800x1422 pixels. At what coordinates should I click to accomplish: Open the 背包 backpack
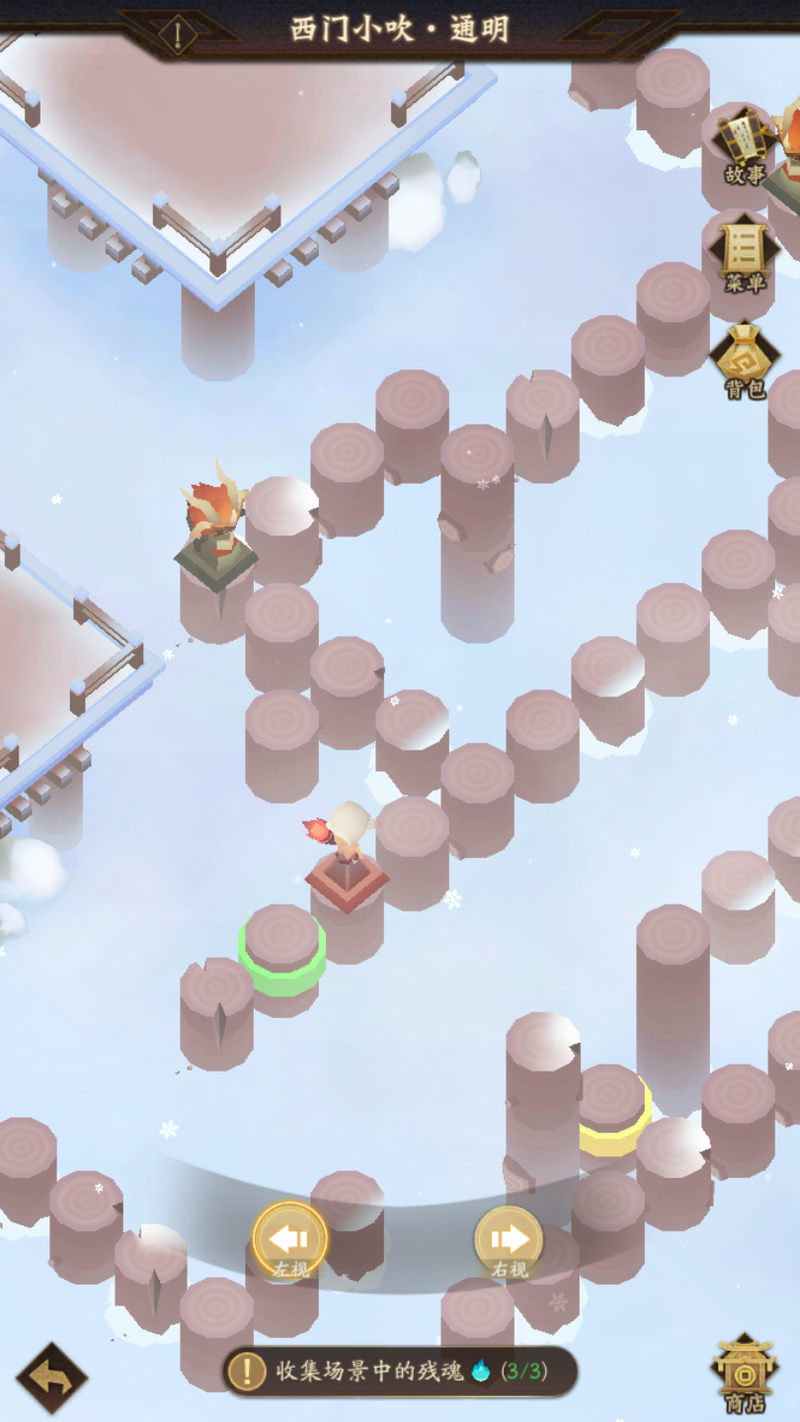coord(744,360)
